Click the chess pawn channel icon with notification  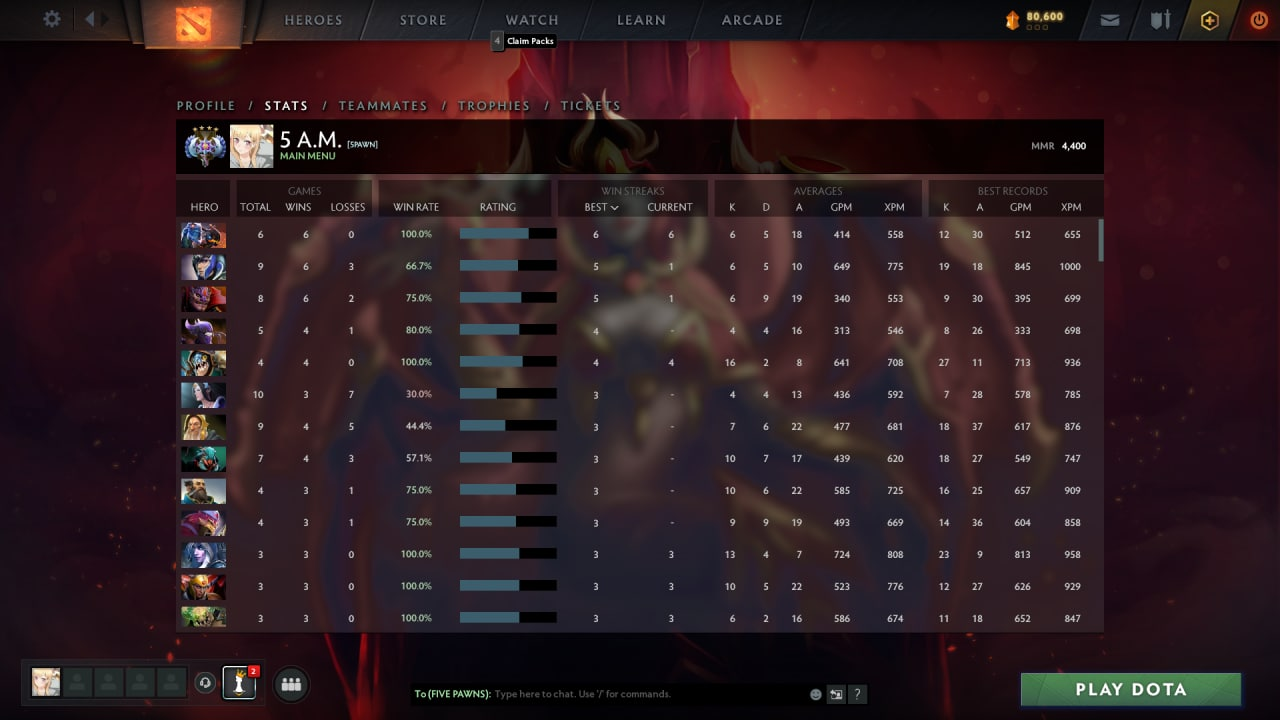(238, 683)
